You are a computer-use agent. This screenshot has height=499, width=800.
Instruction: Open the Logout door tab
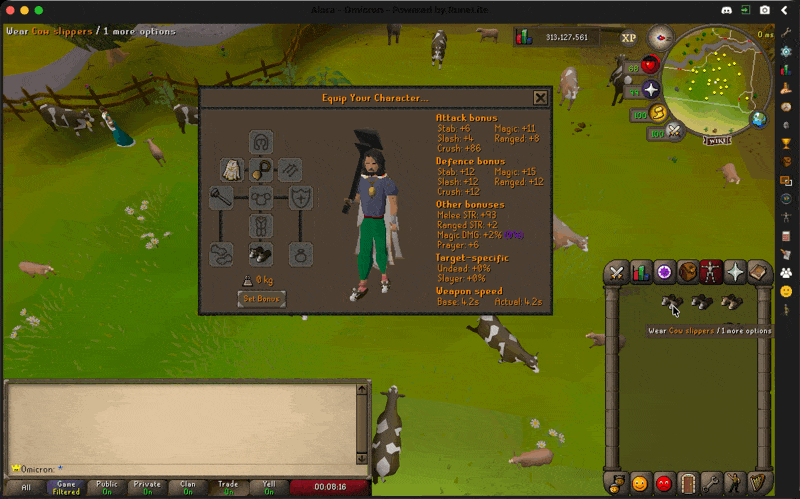click(x=687, y=484)
